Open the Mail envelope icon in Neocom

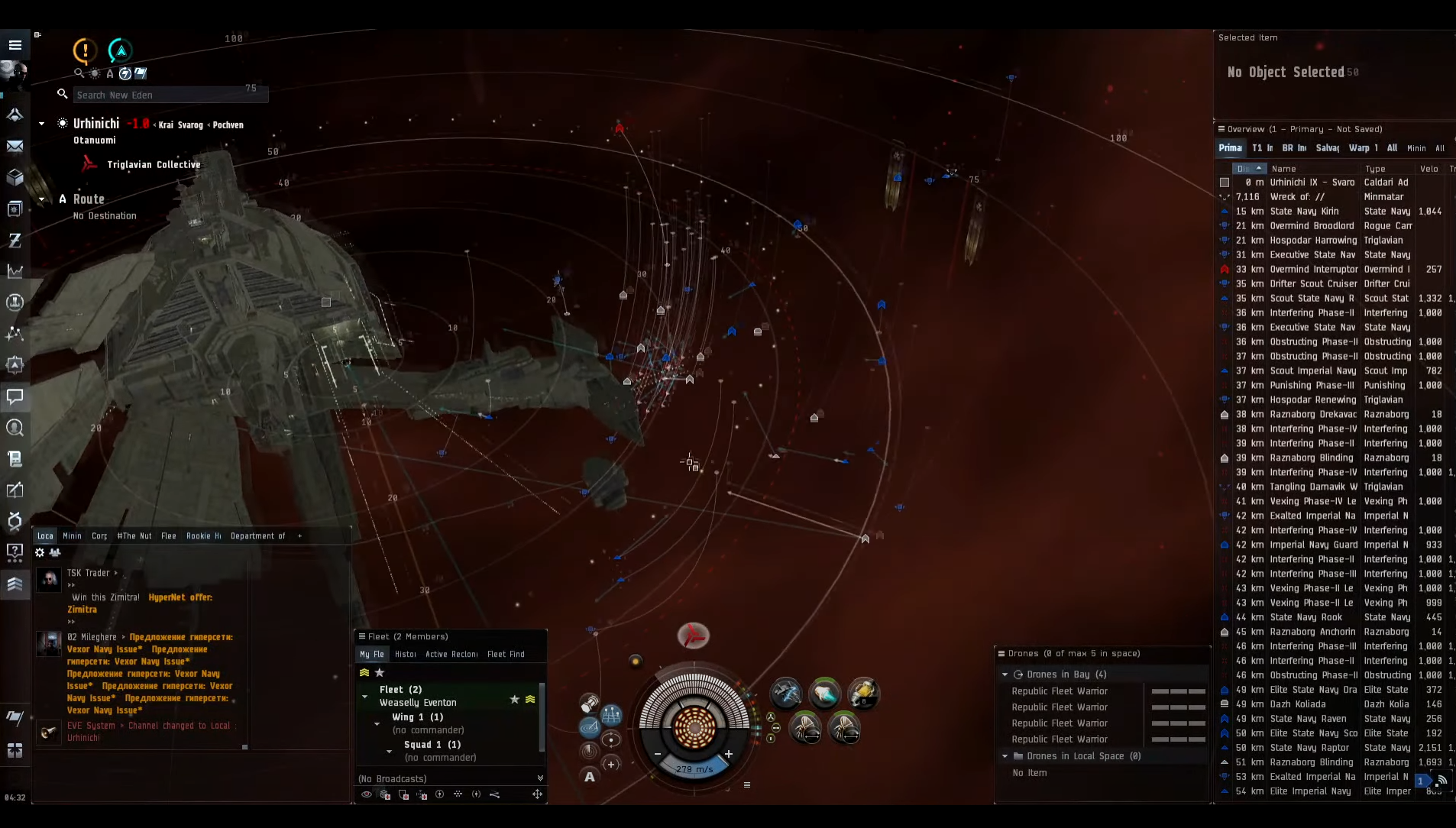coord(15,146)
